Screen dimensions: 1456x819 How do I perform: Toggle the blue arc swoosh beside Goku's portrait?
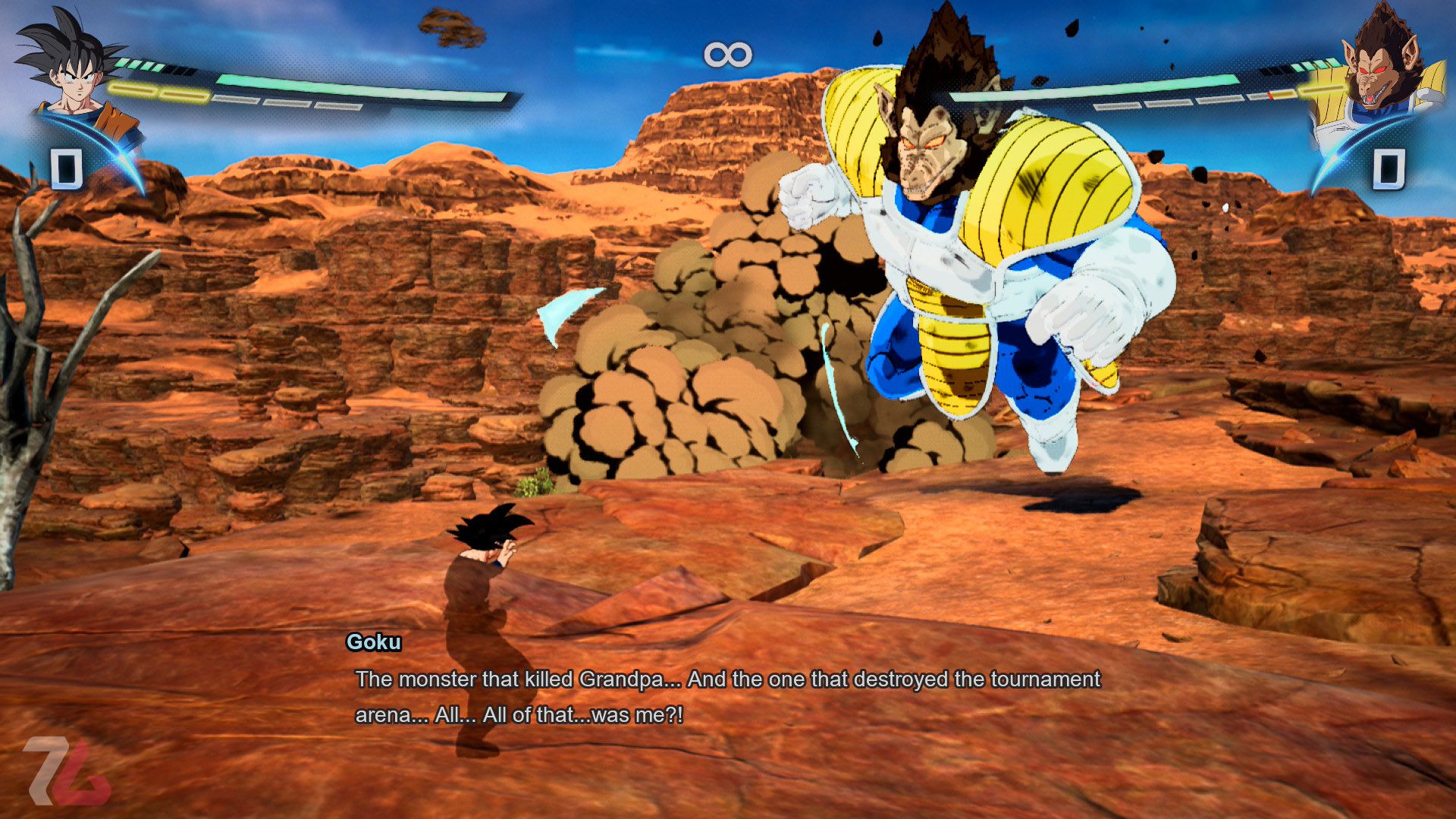pyautogui.click(x=121, y=159)
